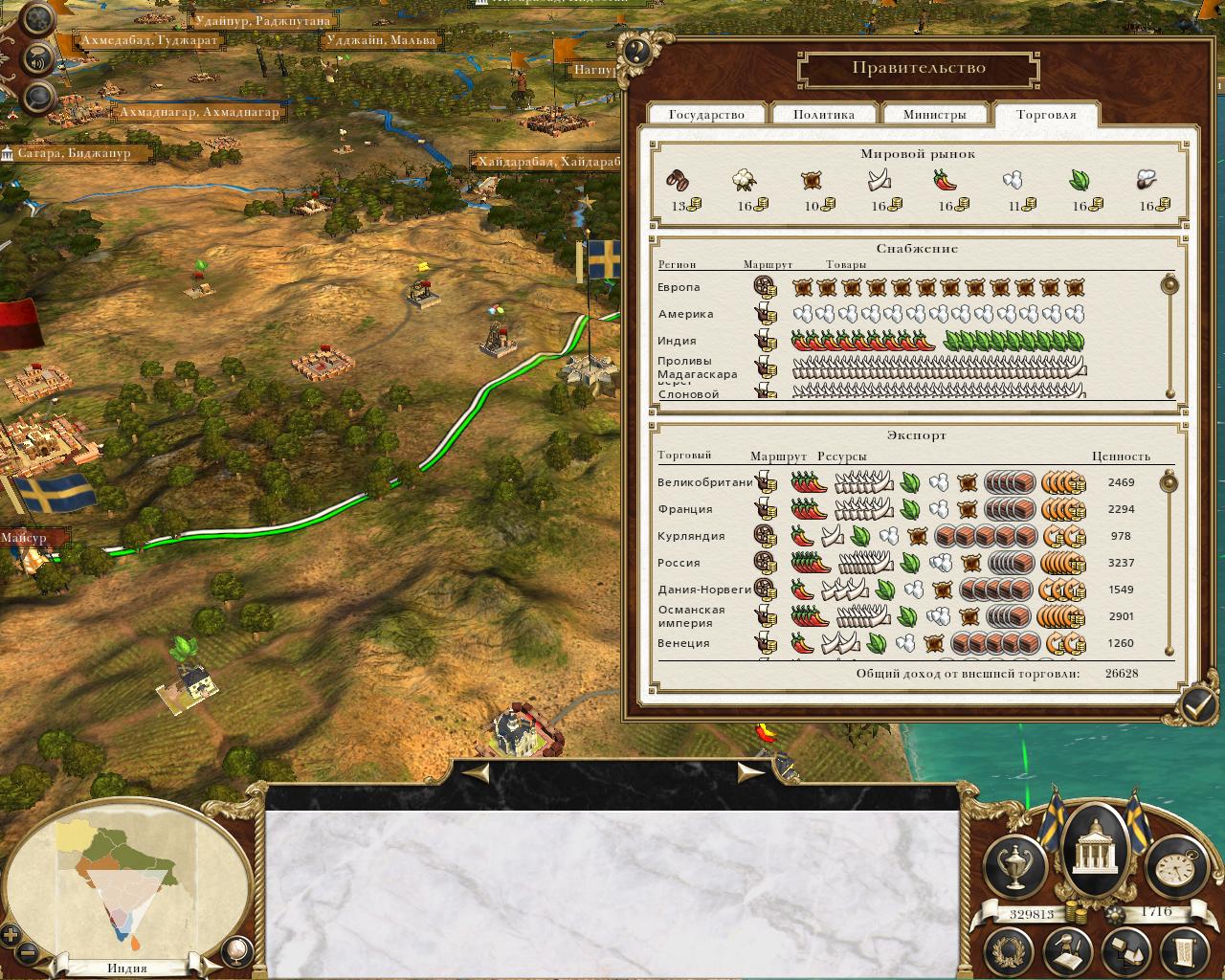Screen dimensions: 1225x980
Task: Click the globe button beside the minimap
Action: (236, 950)
